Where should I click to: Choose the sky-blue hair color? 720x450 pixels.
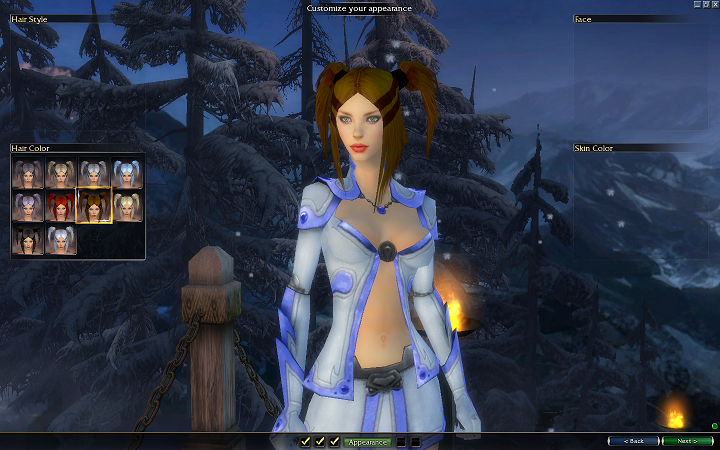127,174
